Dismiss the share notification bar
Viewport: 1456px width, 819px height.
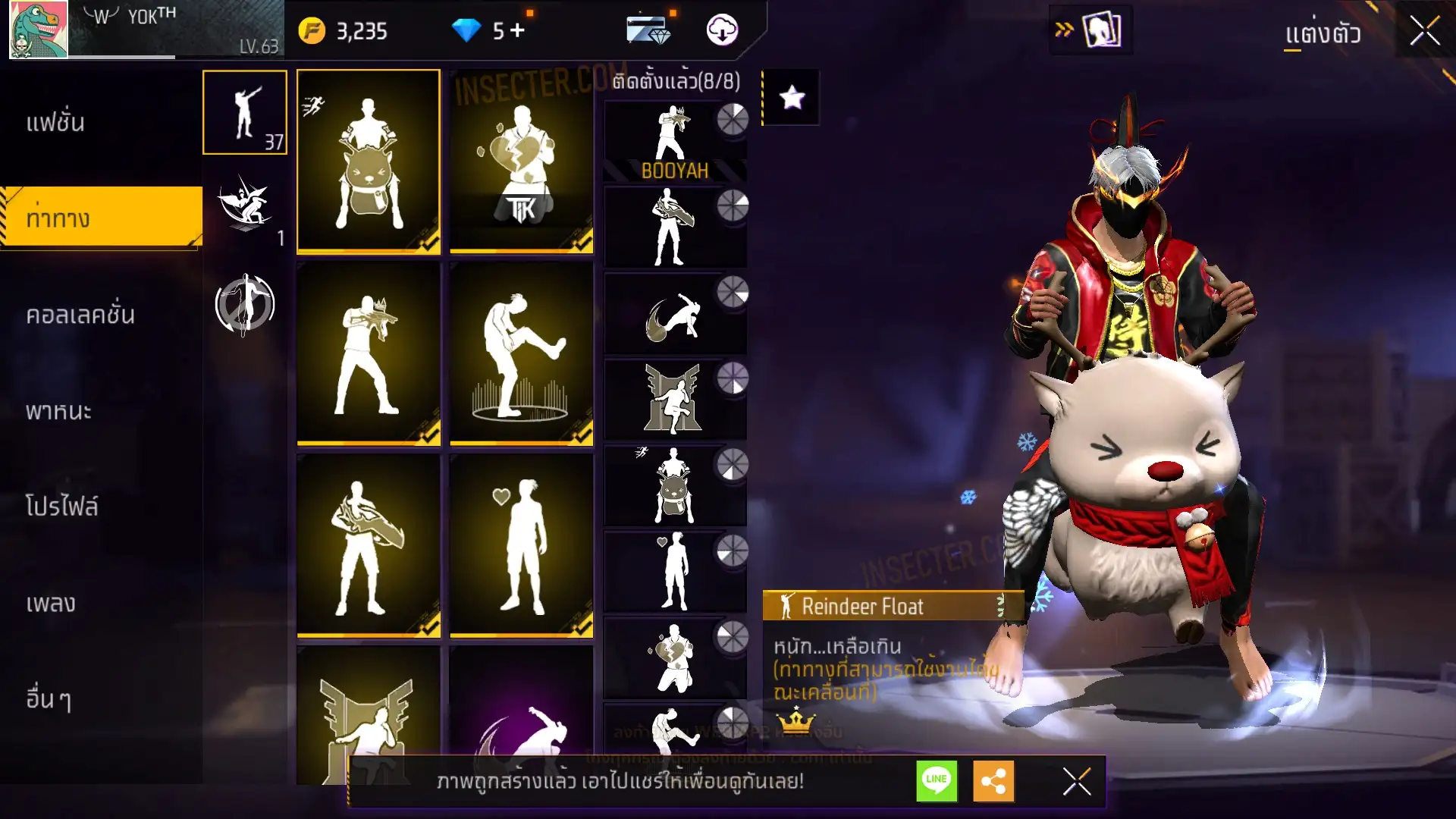pyautogui.click(x=1076, y=780)
